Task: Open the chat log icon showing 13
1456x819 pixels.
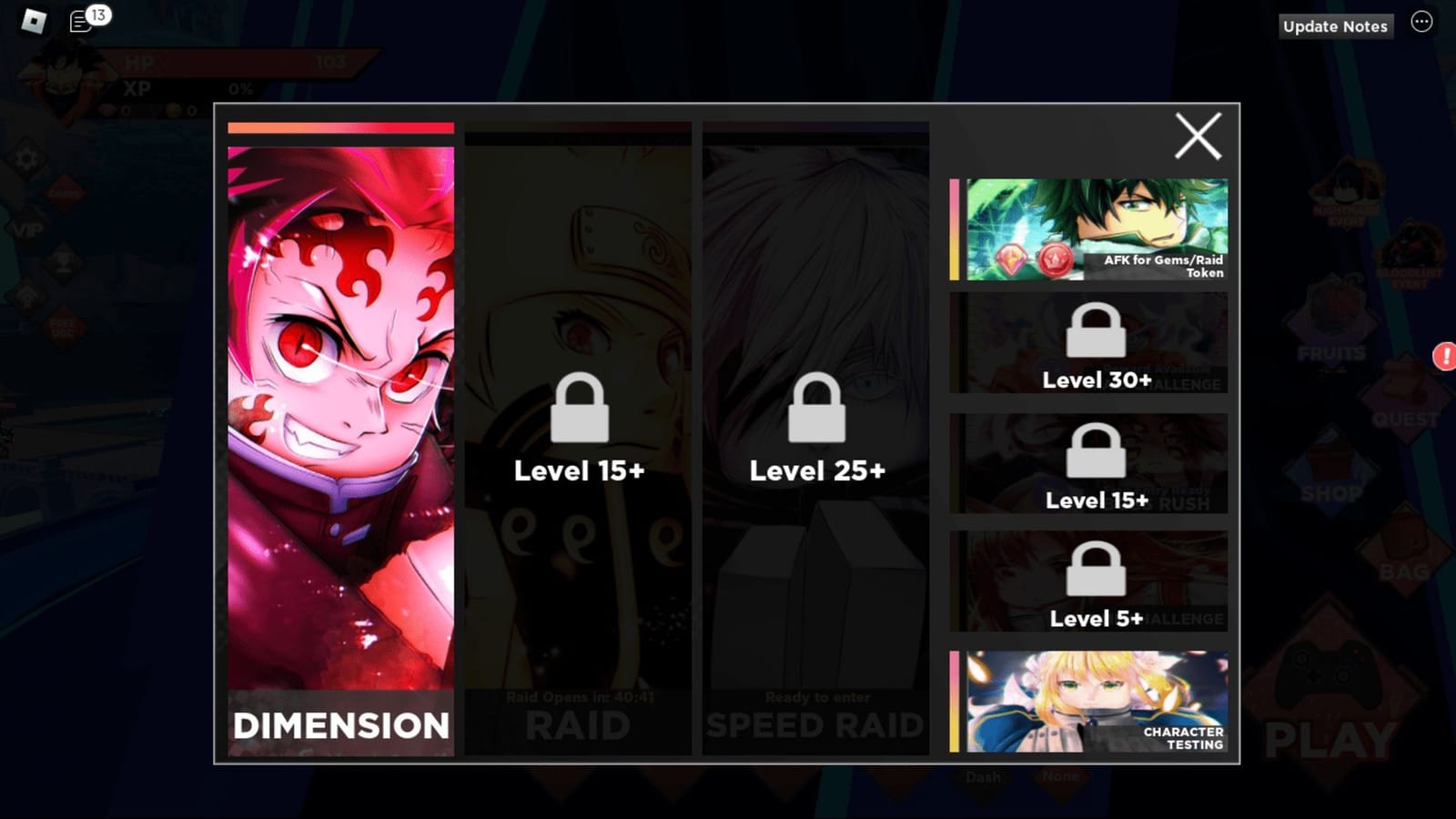Action: tap(76, 22)
